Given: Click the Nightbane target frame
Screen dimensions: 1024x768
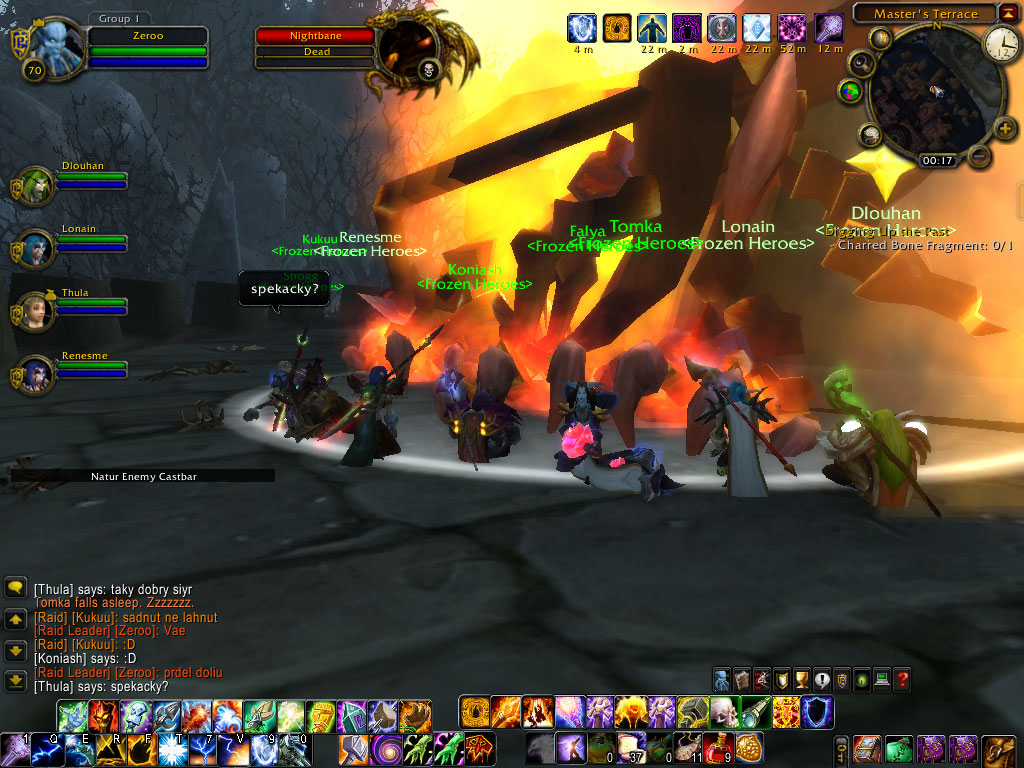Looking at the screenshot, I should point(315,36).
